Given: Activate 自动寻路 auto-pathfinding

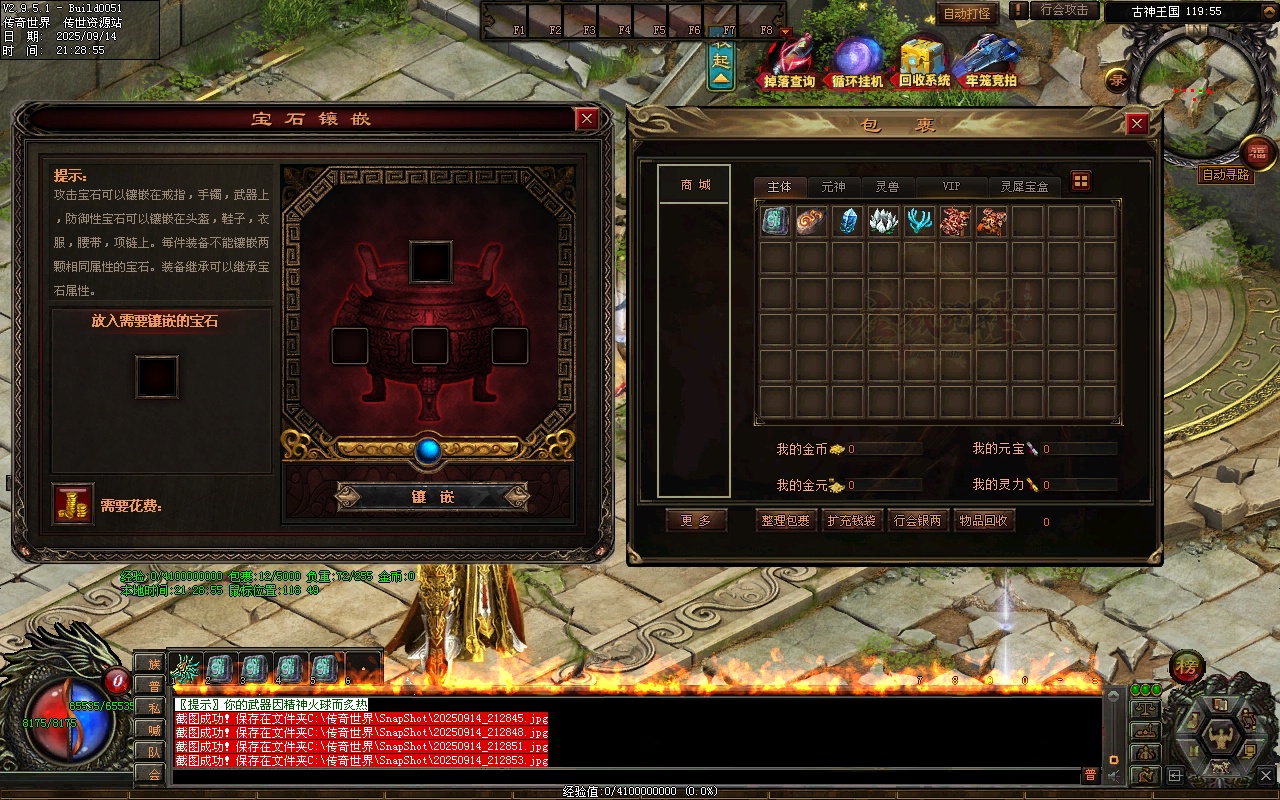Looking at the screenshot, I should coord(1225,175).
